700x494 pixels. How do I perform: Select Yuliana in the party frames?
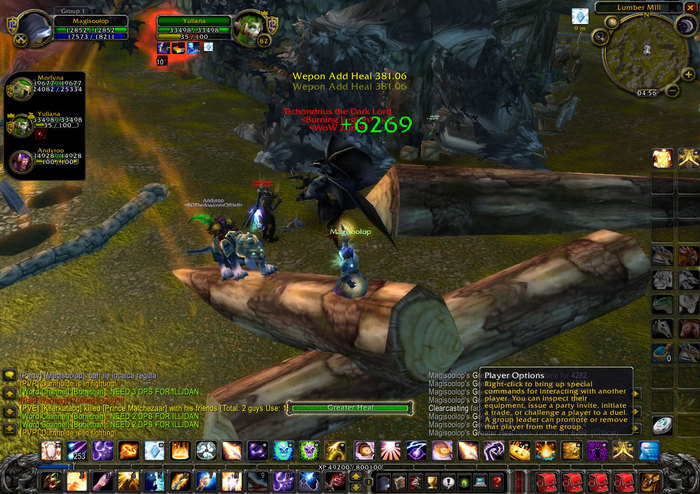(x=20, y=126)
